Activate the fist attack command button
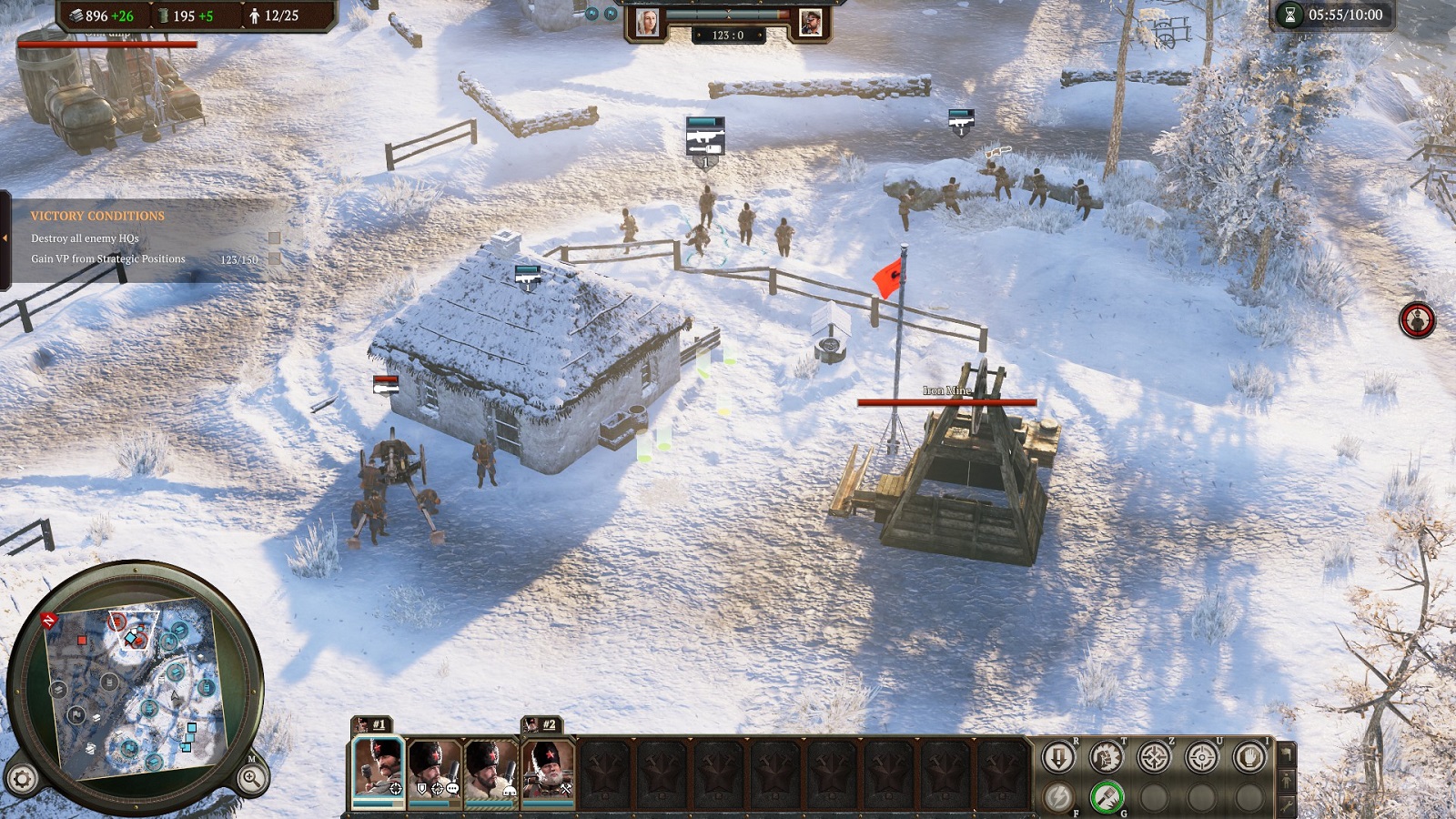The image size is (1456, 819). pyautogui.click(x=1106, y=757)
